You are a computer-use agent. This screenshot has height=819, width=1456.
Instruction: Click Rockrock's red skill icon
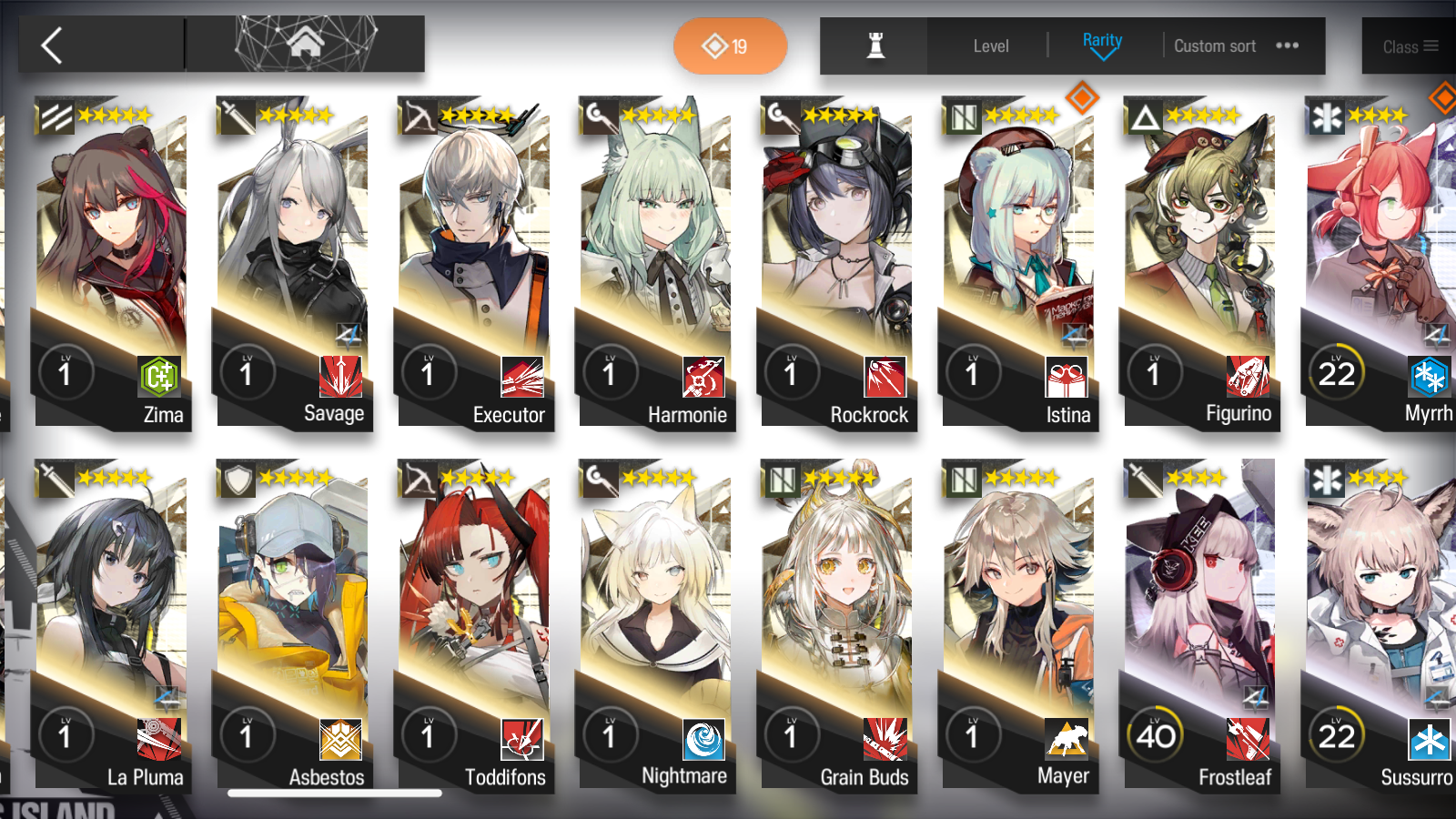click(x=885, y=377)
